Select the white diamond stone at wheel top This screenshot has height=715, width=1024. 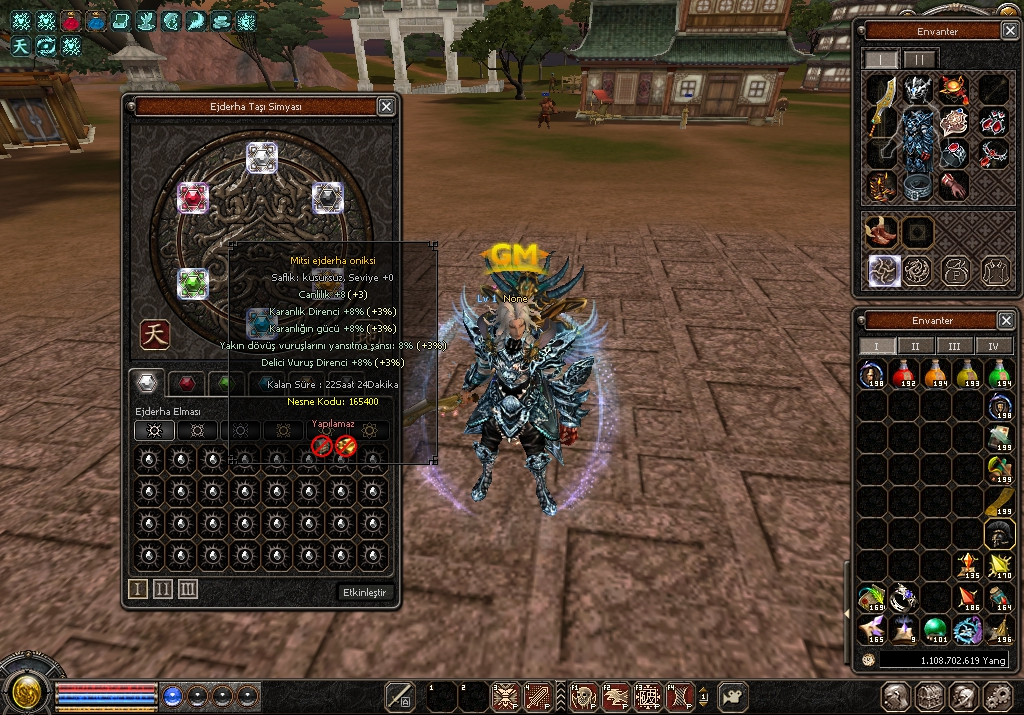[x=262, y=157]
